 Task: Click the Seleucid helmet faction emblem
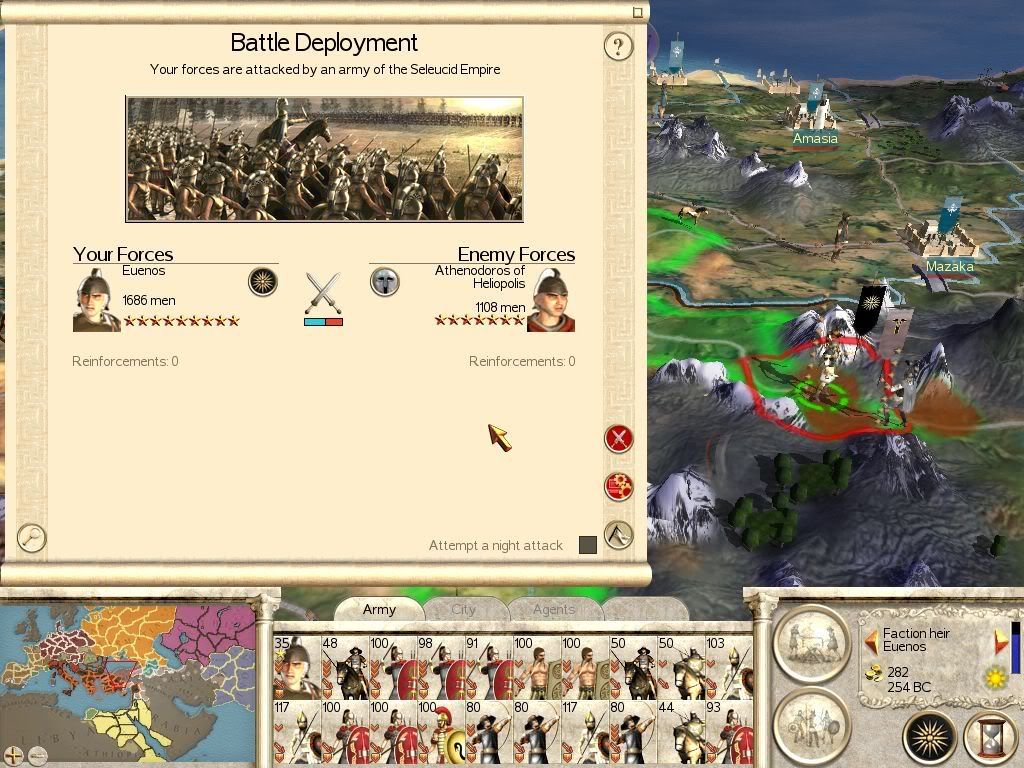(x=385, y=281)
